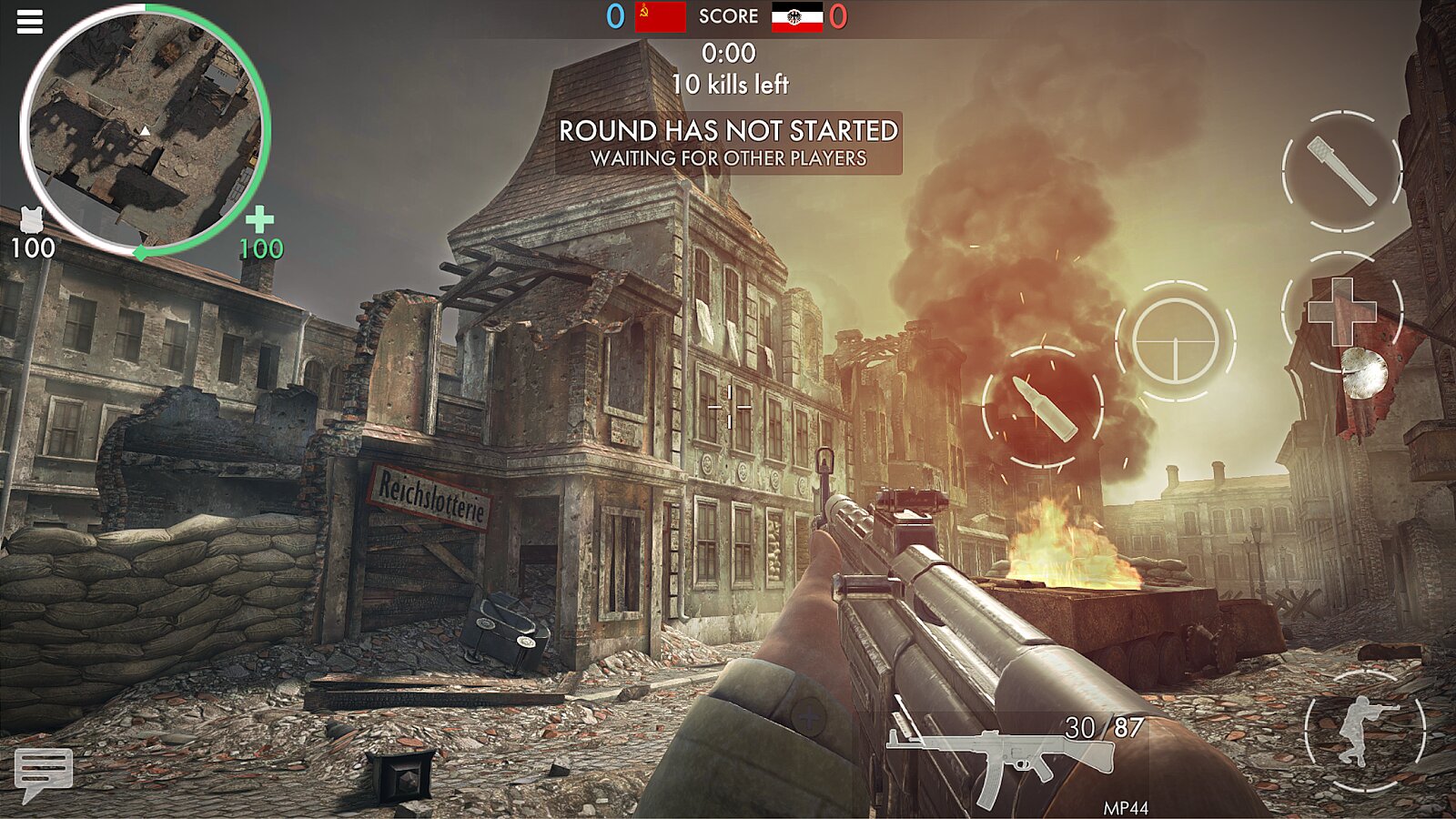Use the medkit cross button
The image size is (1456, 819).
pyautogui.click(x=1342, y=311)
